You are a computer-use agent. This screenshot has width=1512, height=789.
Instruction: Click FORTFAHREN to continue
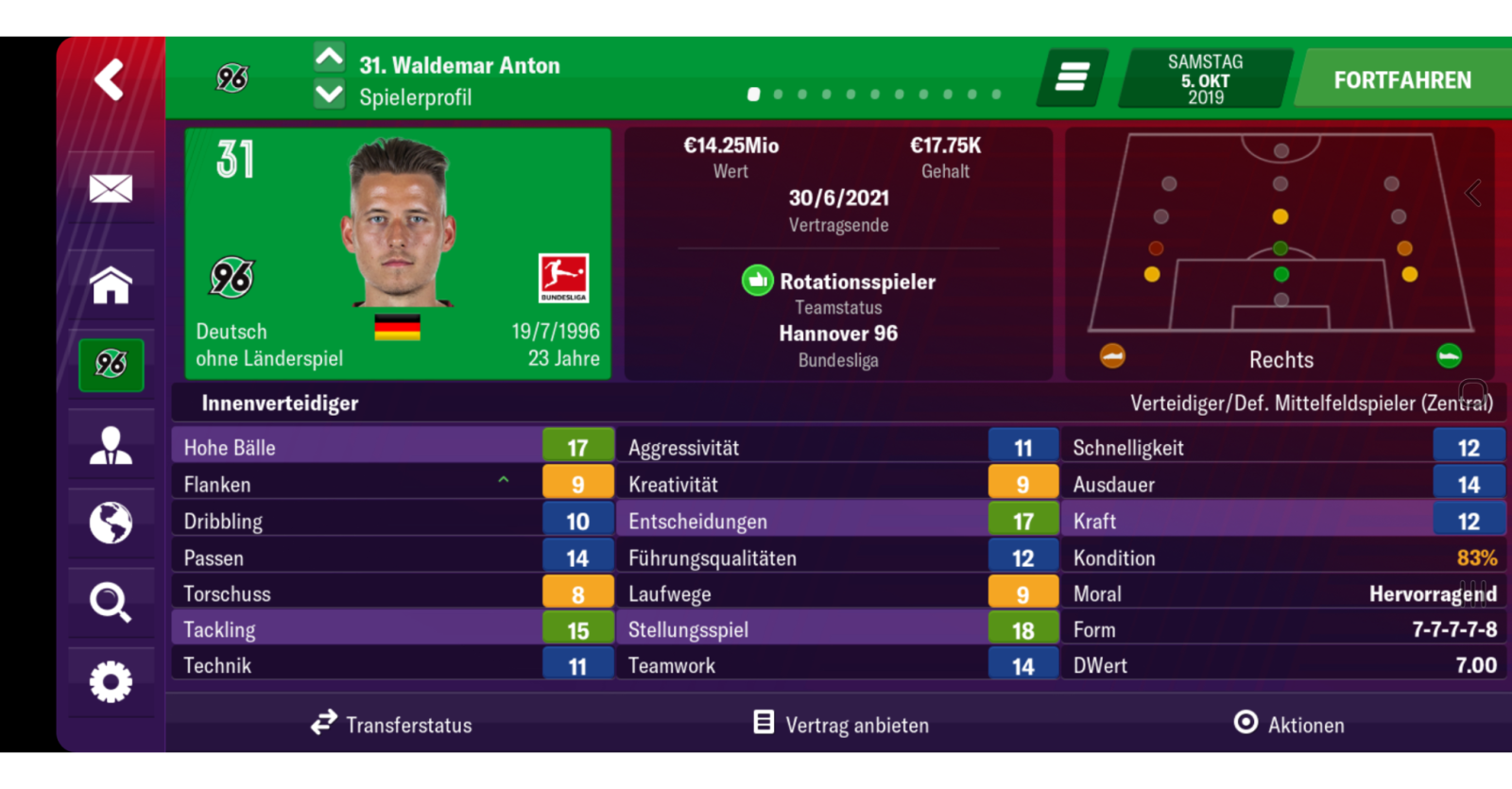click(x=1402, y=80)
